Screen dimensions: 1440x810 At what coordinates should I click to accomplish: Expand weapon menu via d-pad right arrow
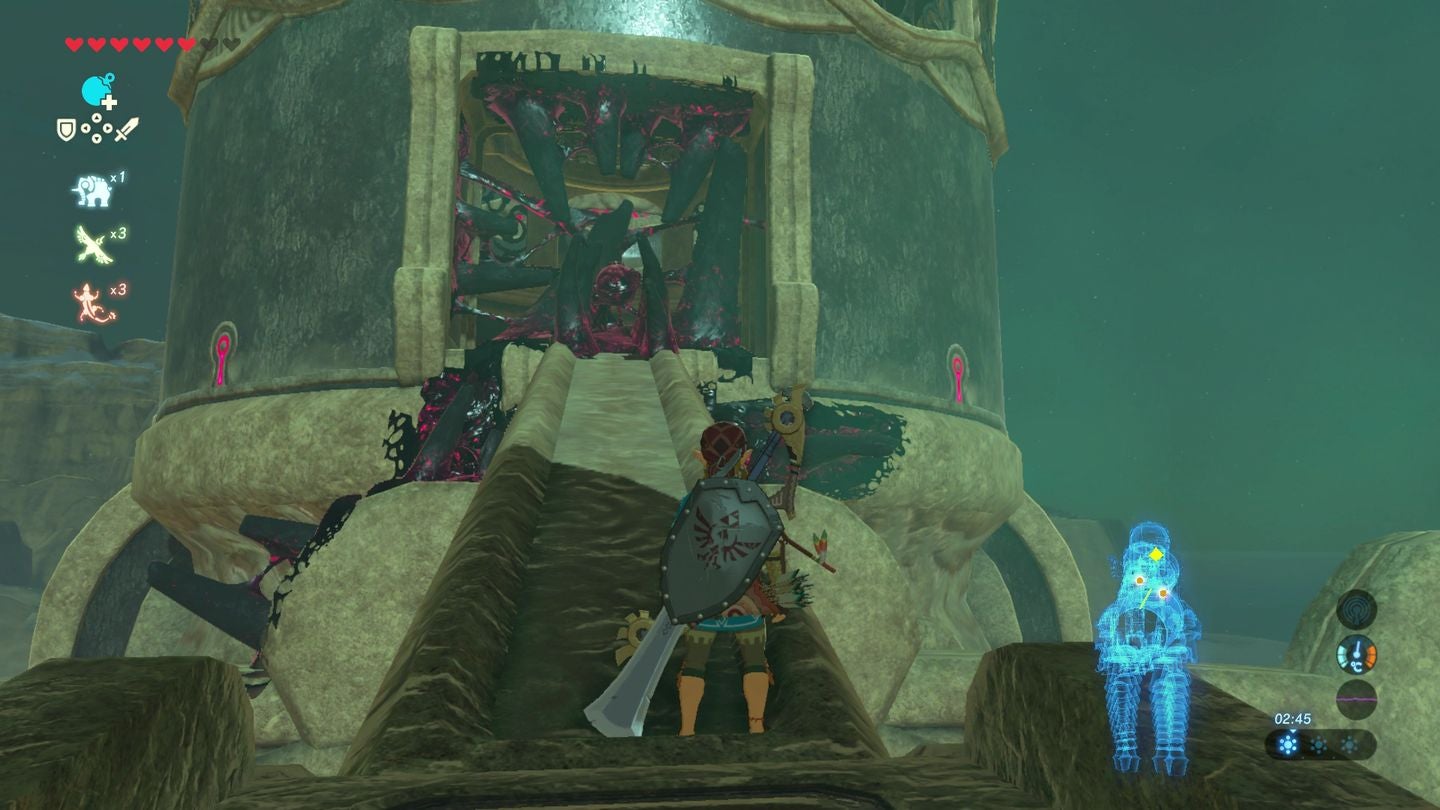coord(109,129)
